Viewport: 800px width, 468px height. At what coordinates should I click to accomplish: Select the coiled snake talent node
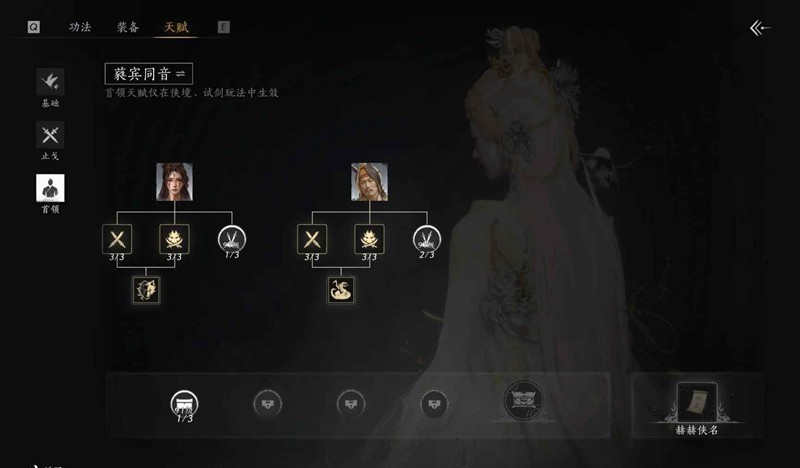coord(341,290)
